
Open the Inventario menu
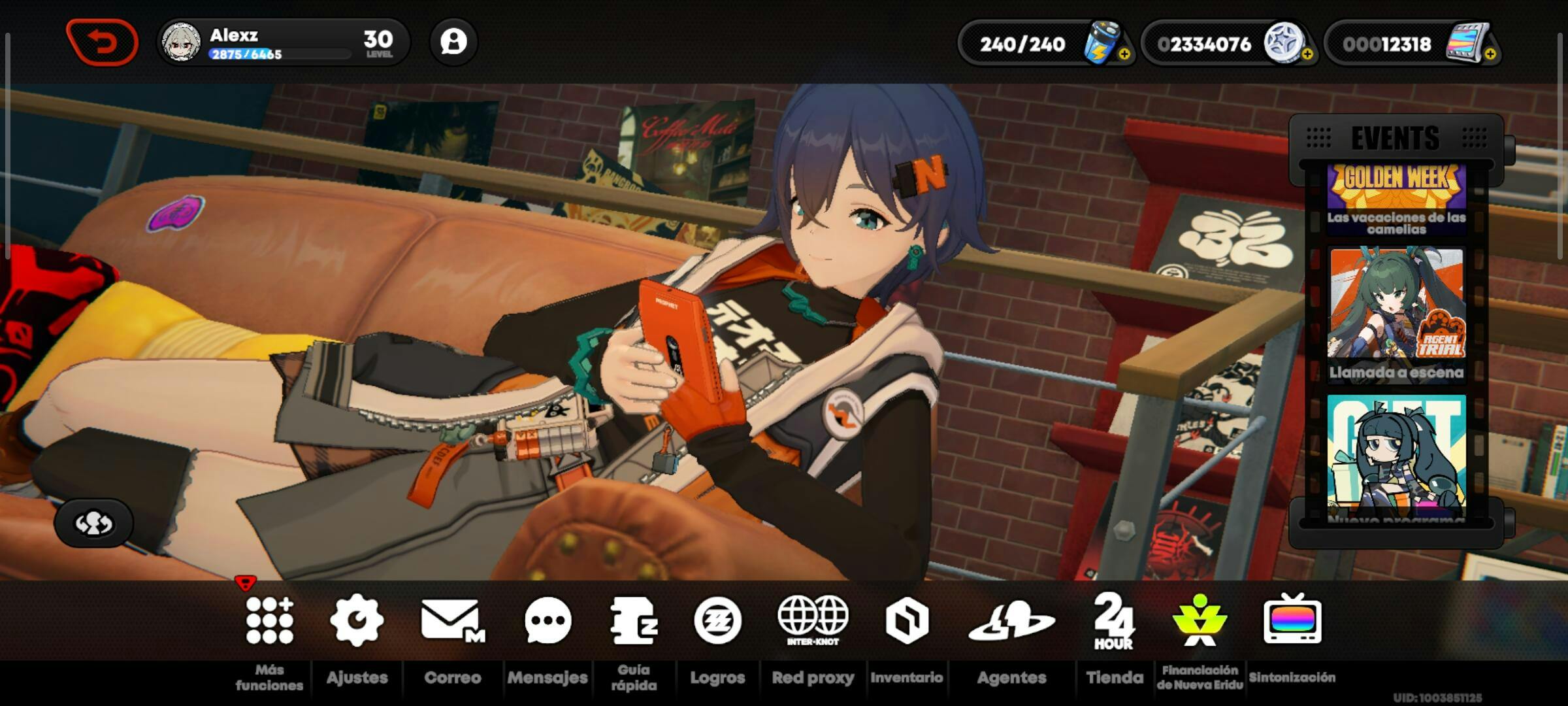907,620
